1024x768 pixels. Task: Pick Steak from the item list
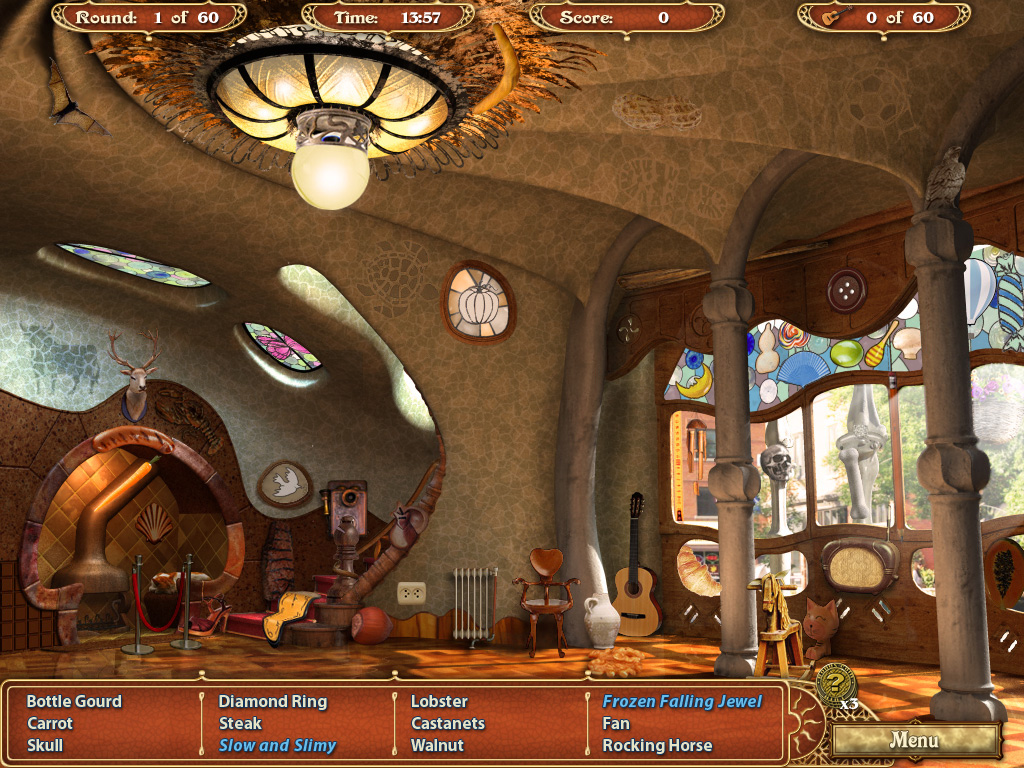click(240, 724)
